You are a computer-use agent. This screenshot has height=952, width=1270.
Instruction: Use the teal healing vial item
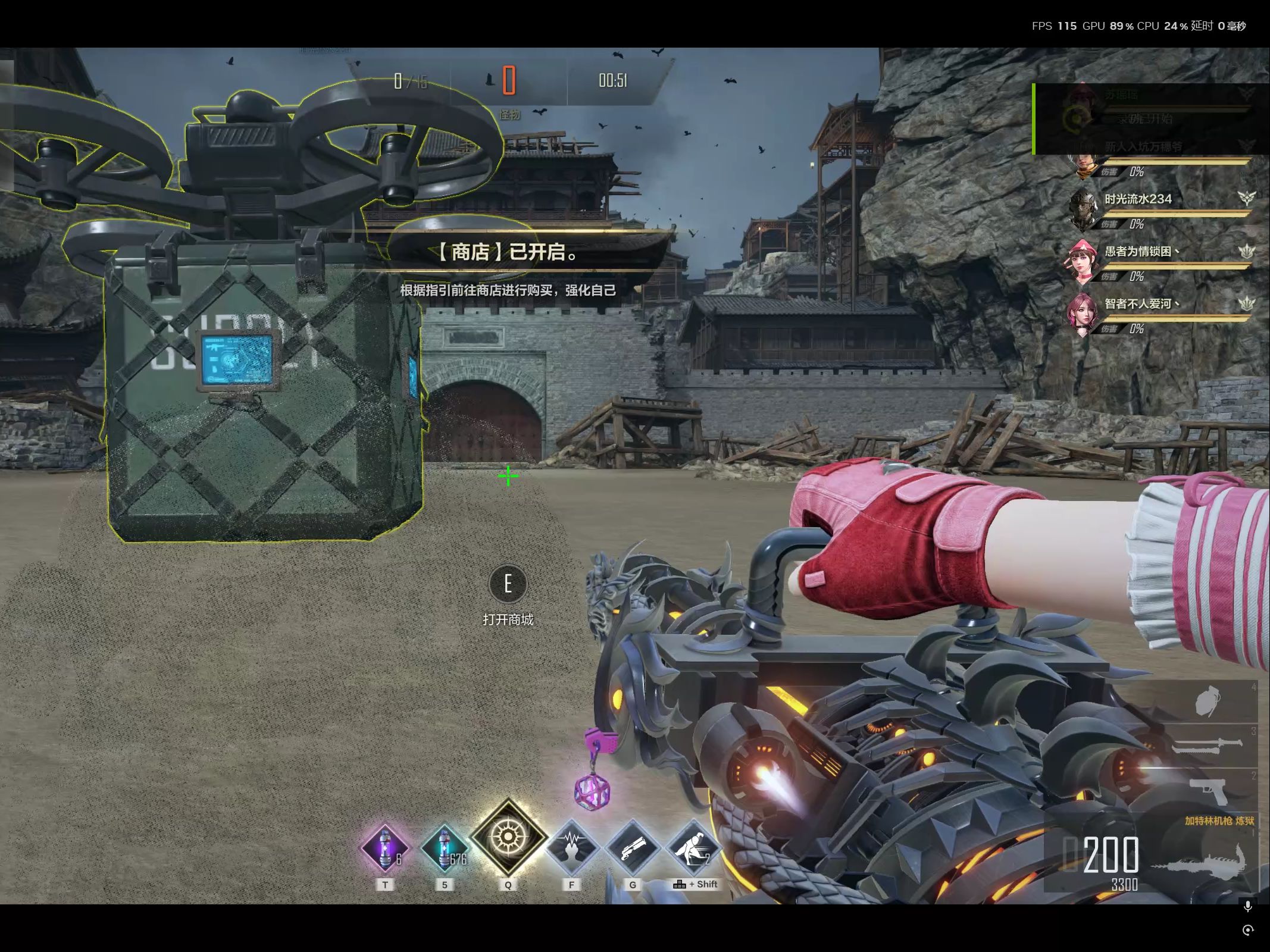coord(445,848)
